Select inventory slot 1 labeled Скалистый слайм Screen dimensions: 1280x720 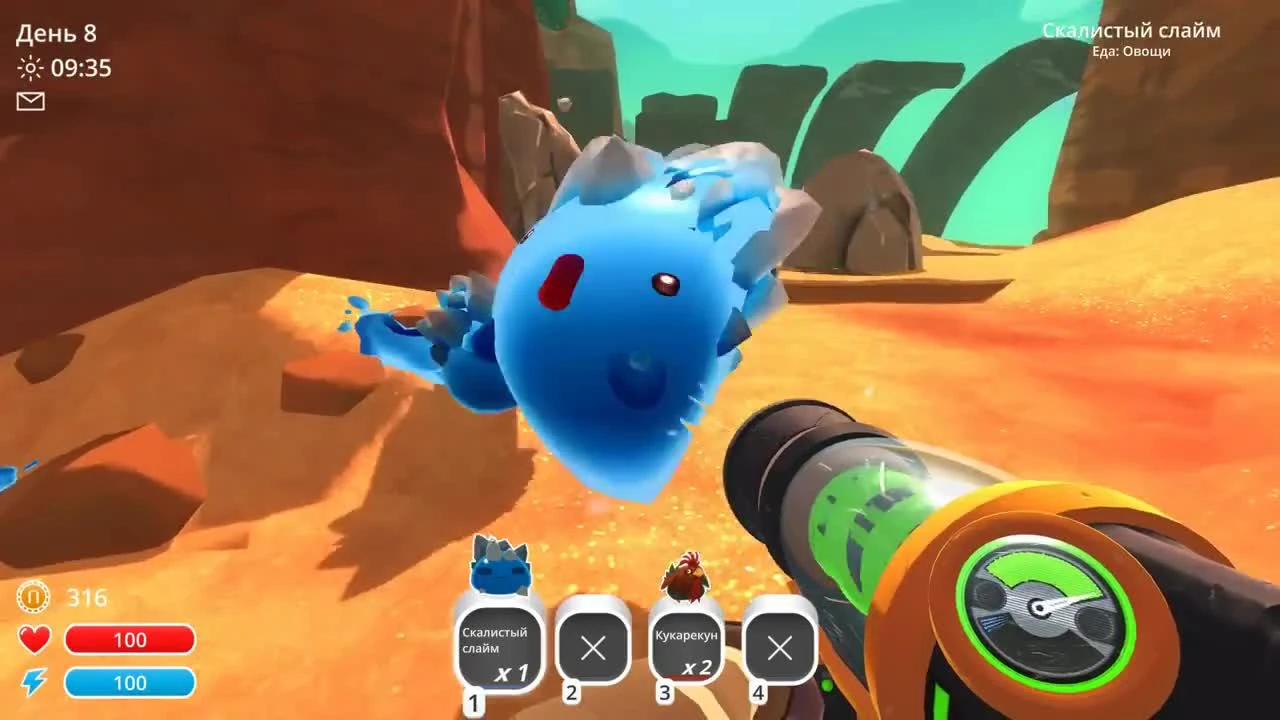(x=497, y=650)
